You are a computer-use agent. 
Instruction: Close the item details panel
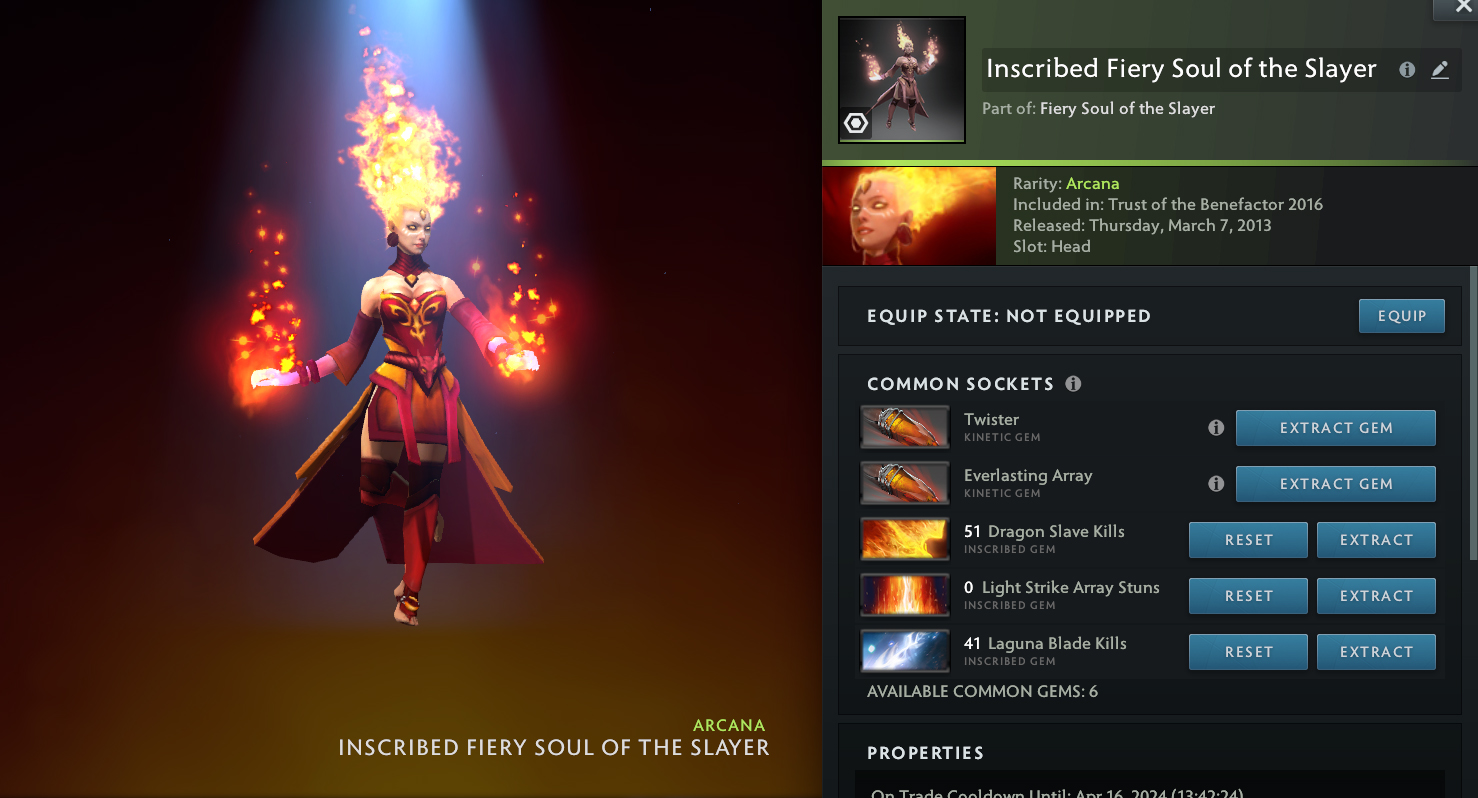tap(1463, 8)
